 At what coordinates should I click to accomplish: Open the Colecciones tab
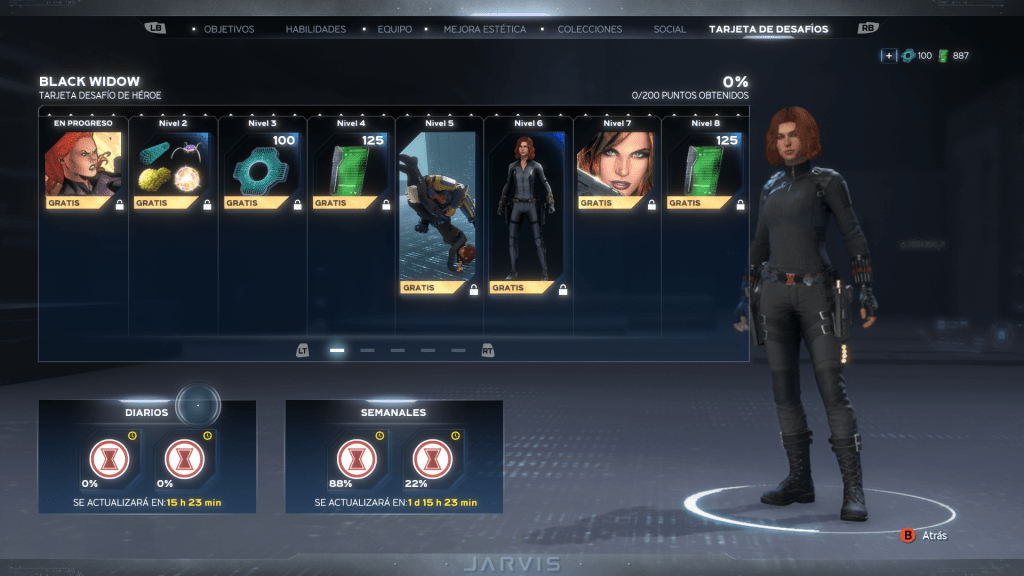[x=589, y=29]
